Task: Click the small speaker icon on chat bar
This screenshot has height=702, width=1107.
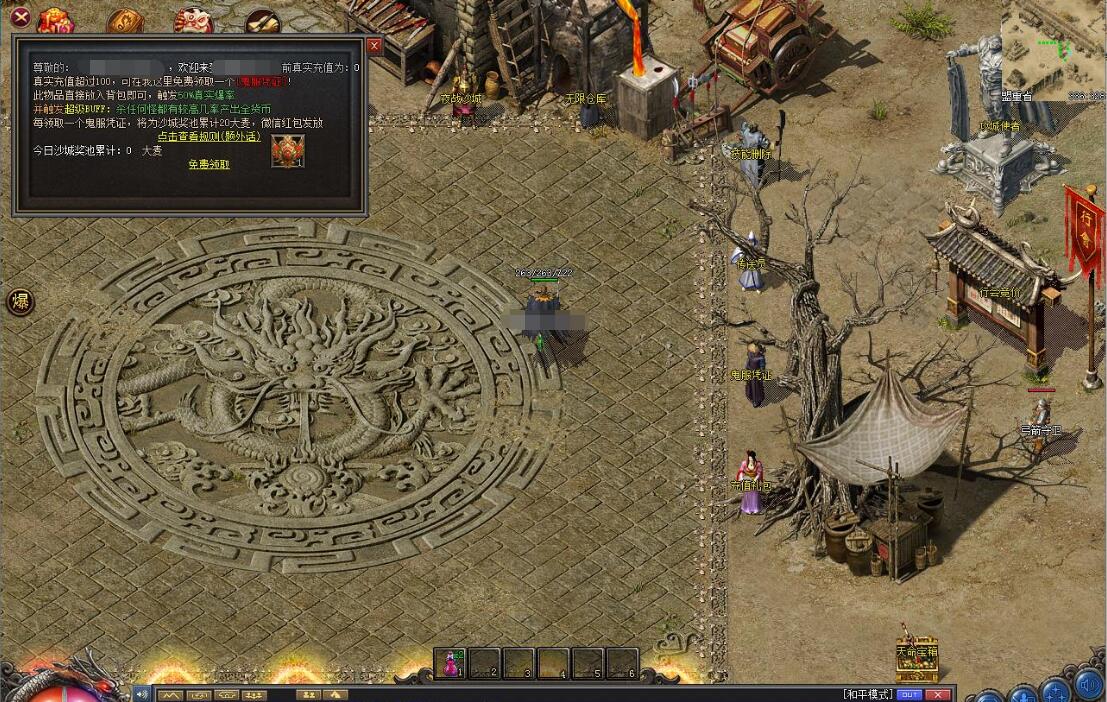Action: (x=142, y=694)
